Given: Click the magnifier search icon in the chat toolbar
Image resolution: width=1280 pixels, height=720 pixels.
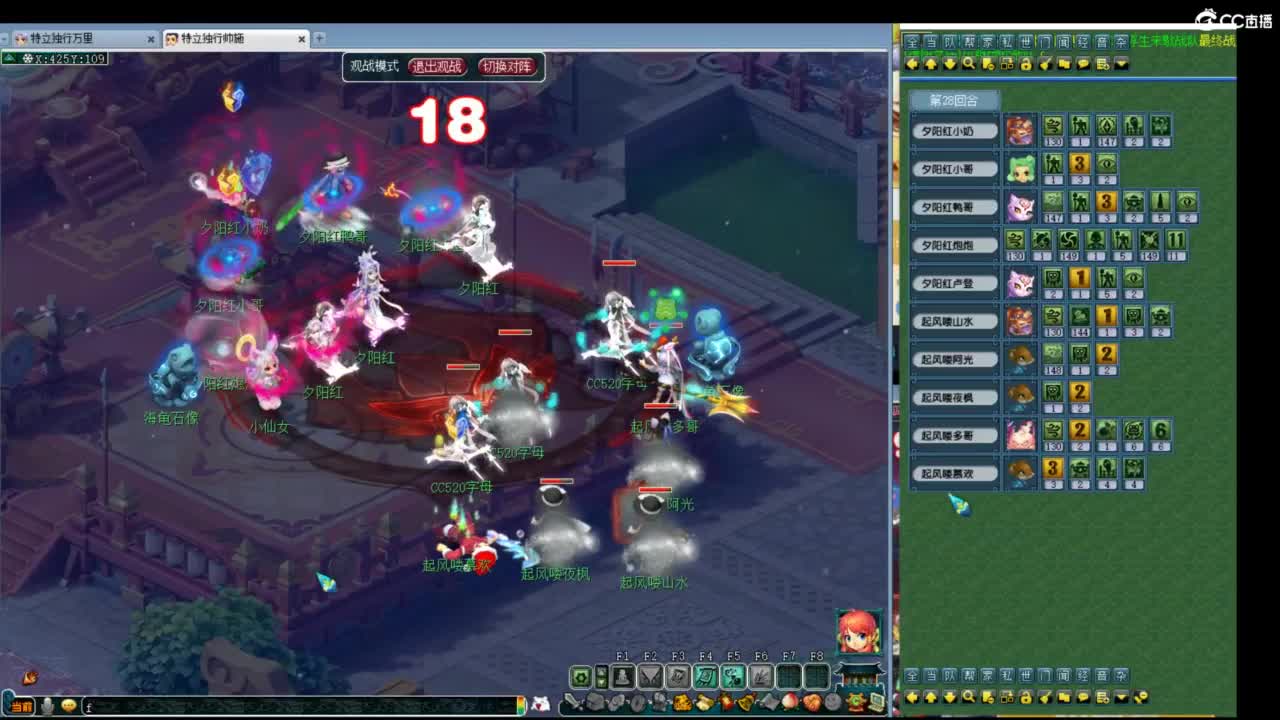Looking at the screenshot, I should 968,63.
